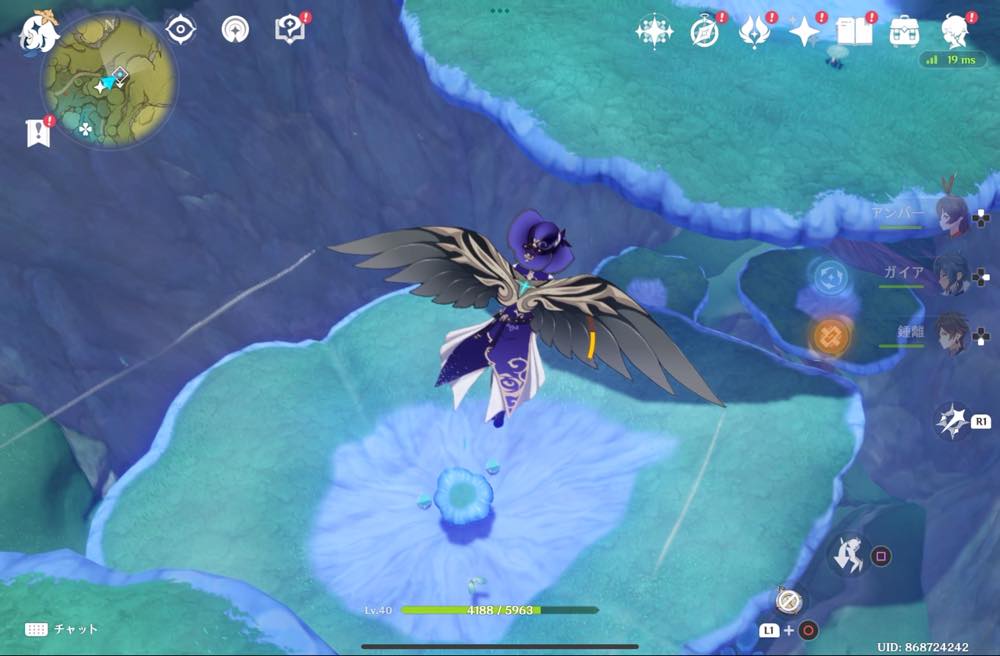The height and width of the screenshot is (656, 1000).
Task: Open the backpack inventory
Action: click(x=905, y=32)
